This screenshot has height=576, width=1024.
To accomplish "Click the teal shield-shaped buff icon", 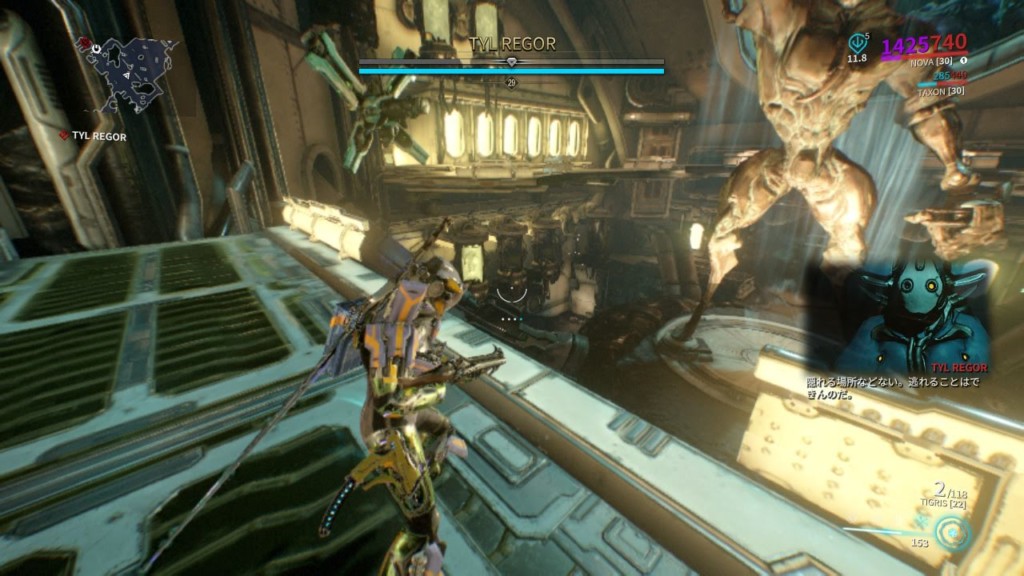I will pyautogui.click(x=857, y=43).
